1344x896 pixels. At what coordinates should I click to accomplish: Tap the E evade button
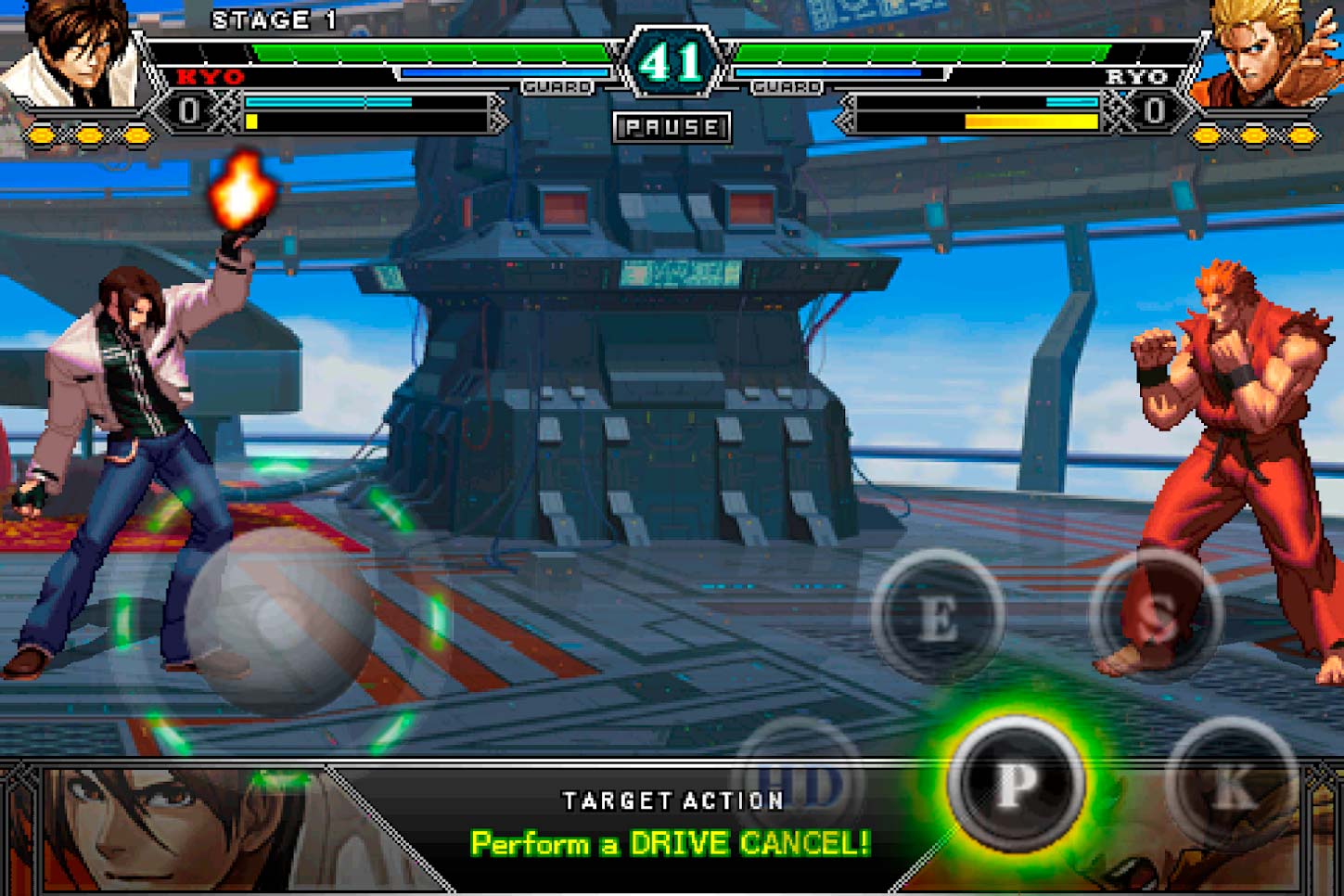coord(938,616)
